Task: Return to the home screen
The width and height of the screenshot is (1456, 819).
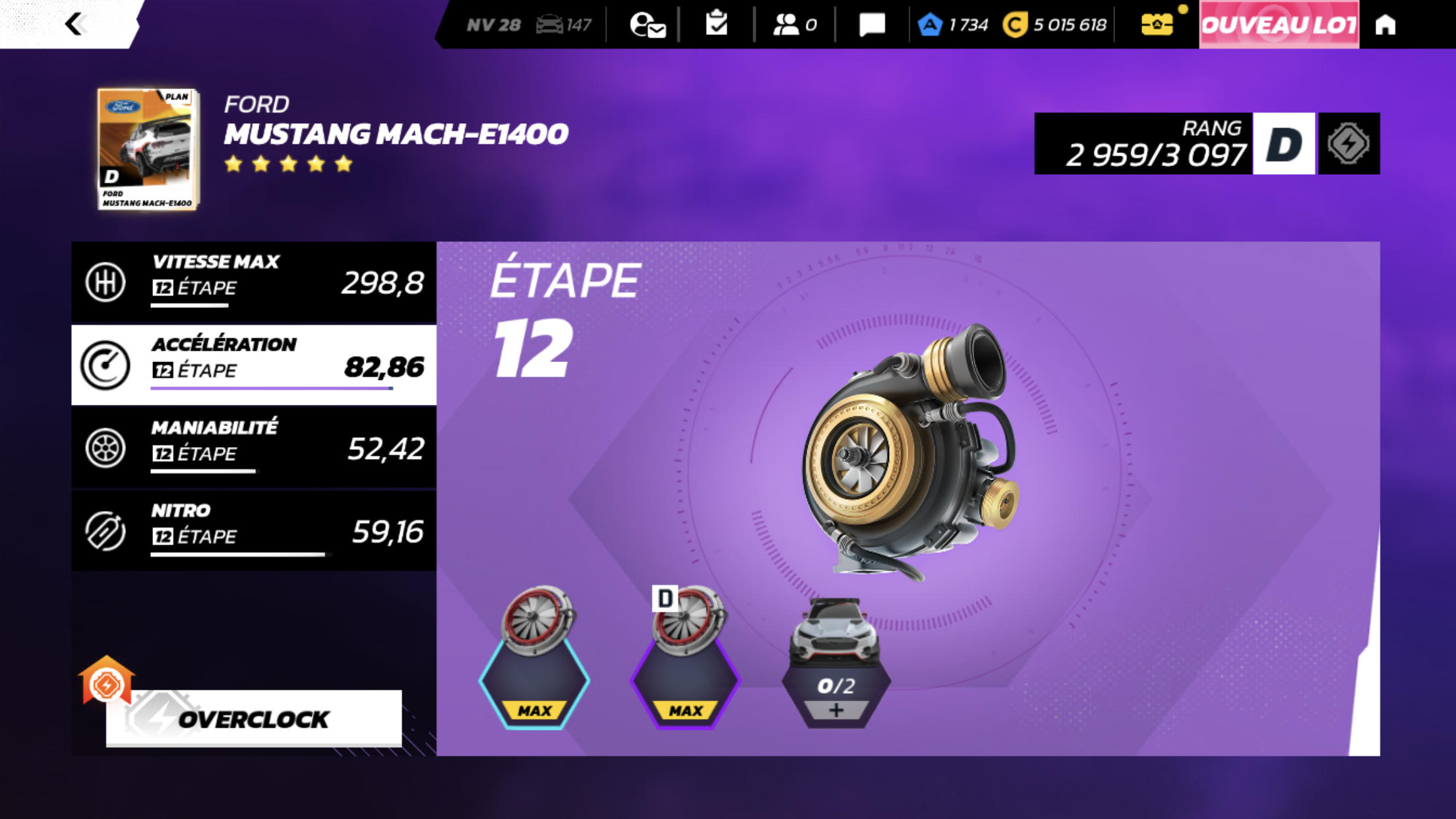Action: (x=1385, y=25)
